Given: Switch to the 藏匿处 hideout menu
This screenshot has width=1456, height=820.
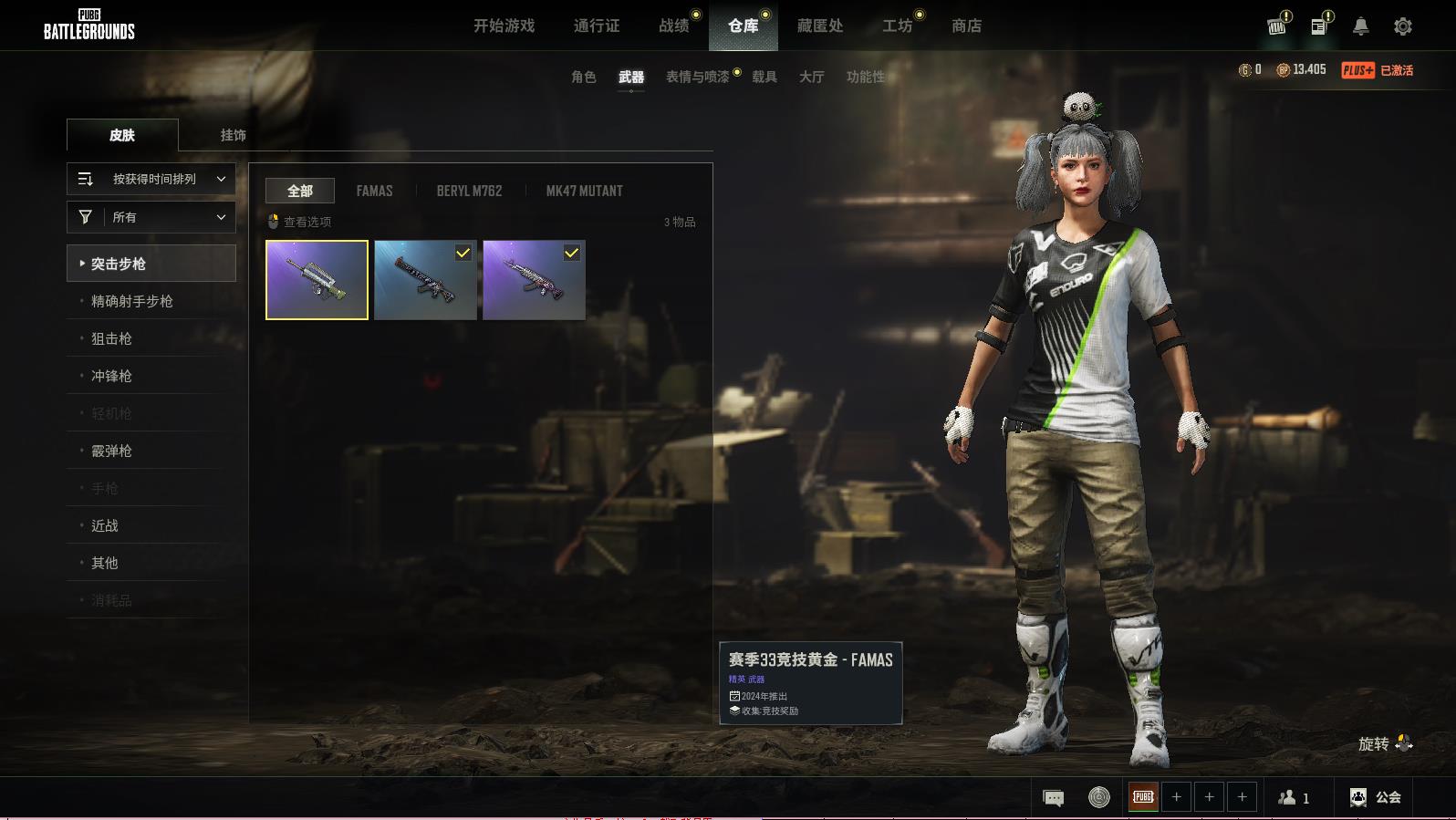Looking at the screenshot, I should (820, 26).
